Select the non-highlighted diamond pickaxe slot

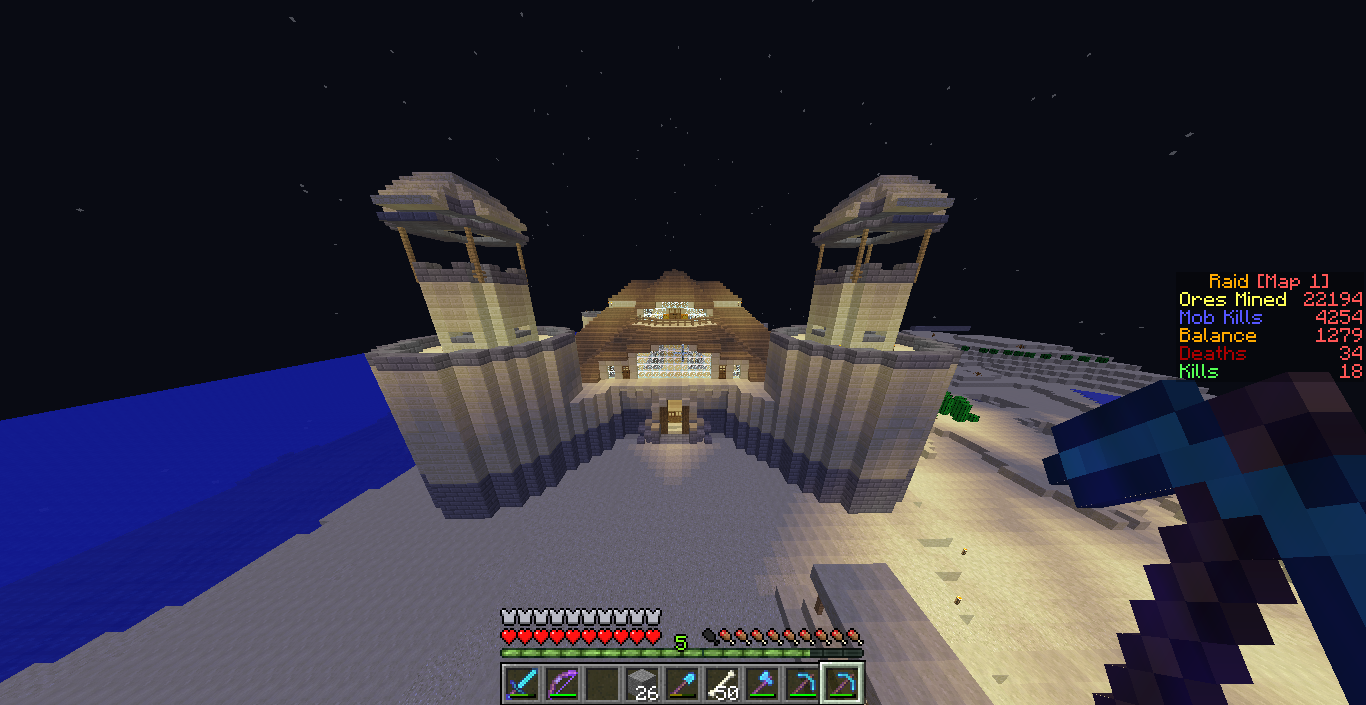coord(802,684)
